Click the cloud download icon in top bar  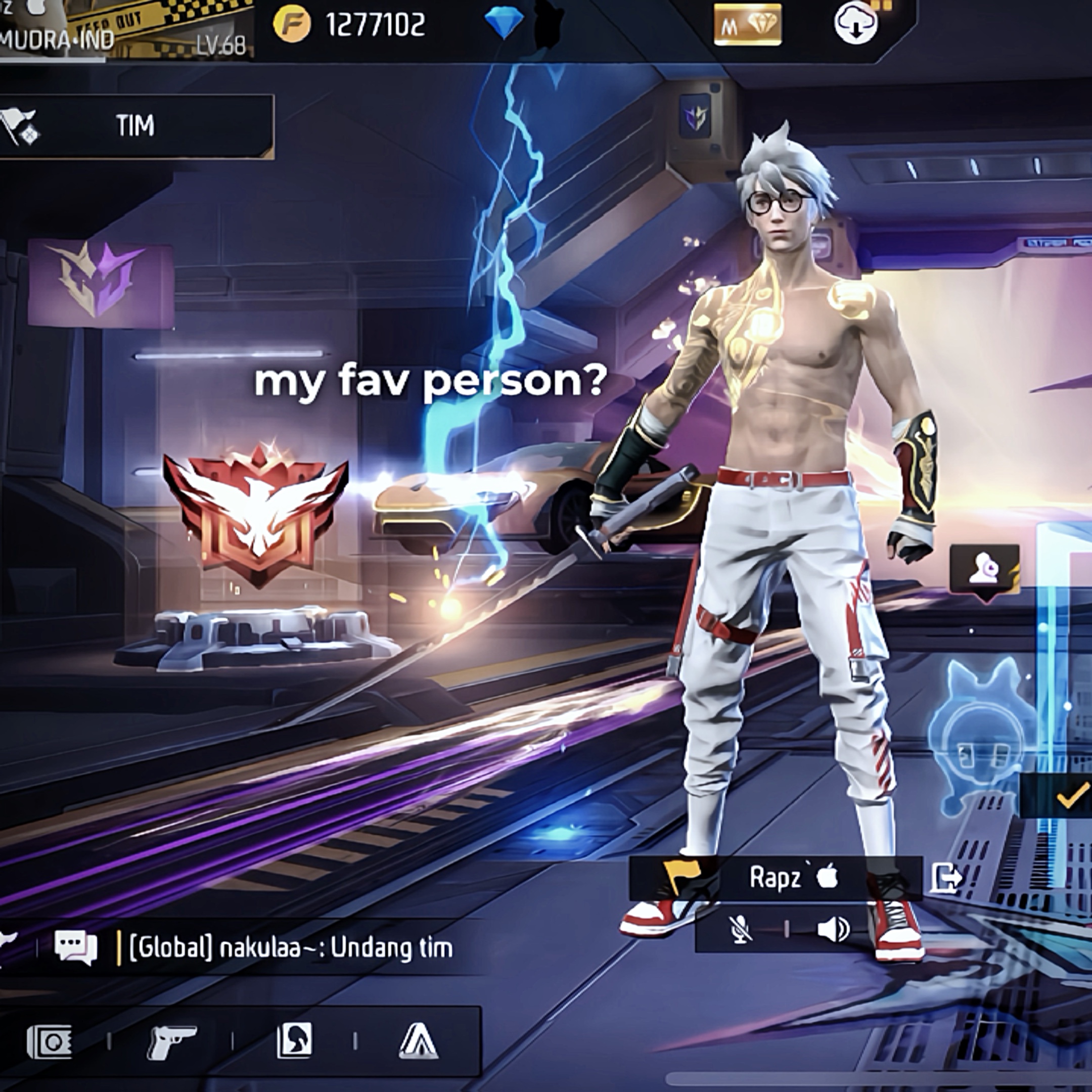pos(854,24)
